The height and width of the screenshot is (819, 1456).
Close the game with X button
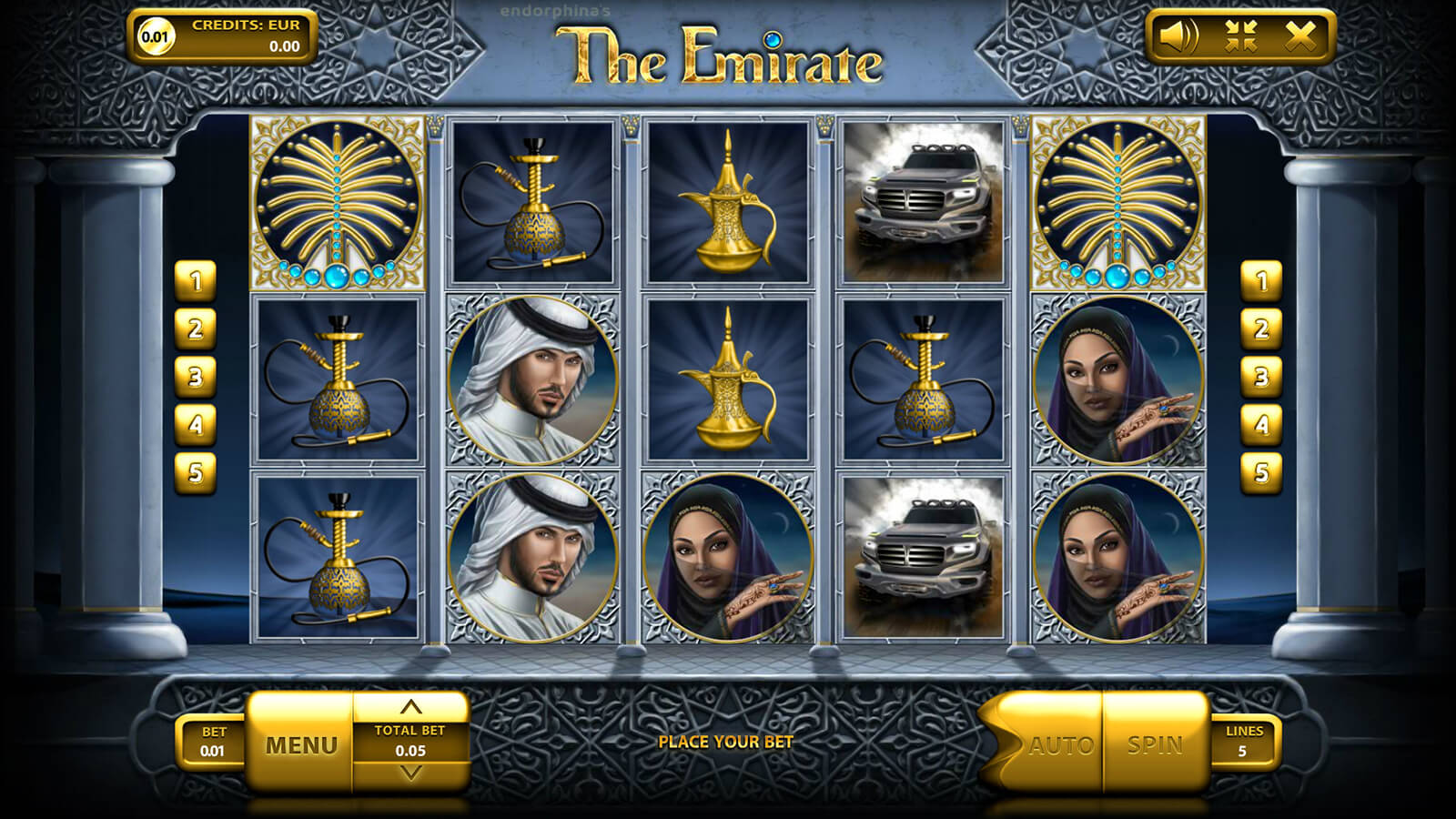tap(1300, 36)
